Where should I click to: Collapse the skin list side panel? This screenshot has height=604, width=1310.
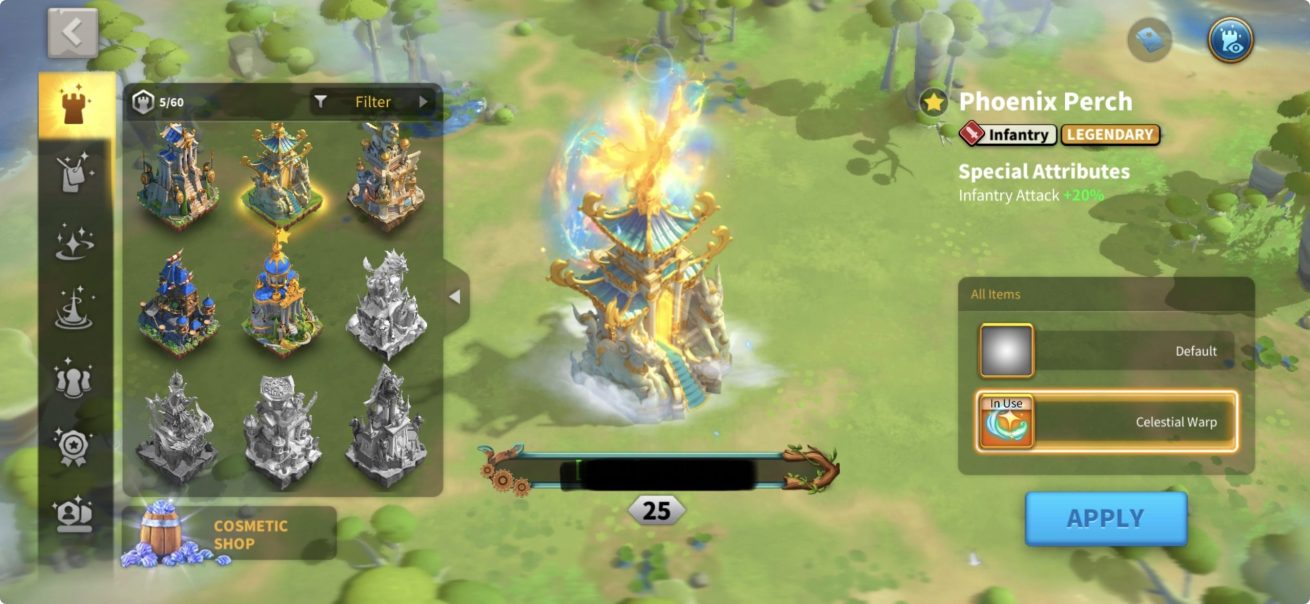[x=455, y=297]
